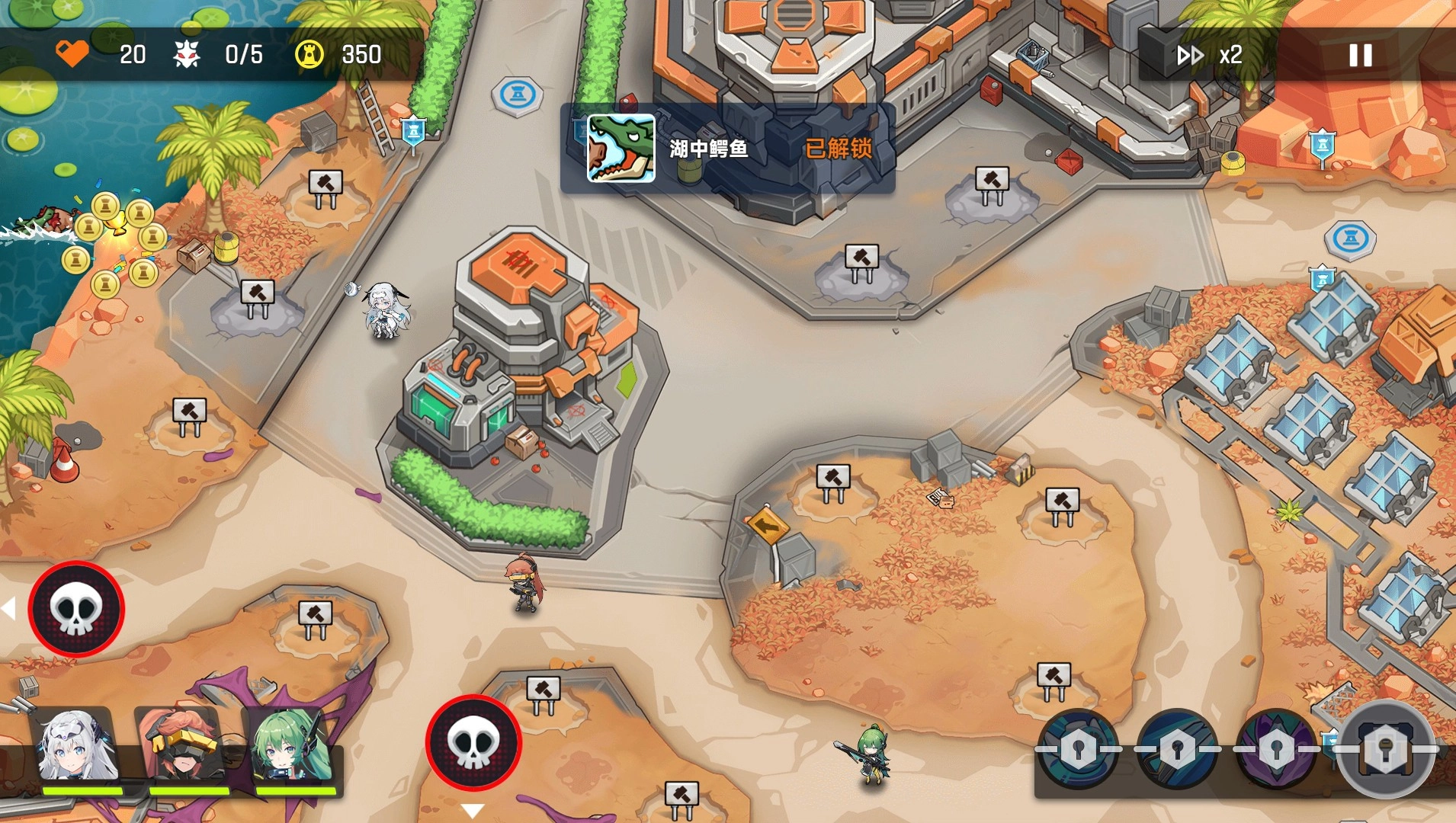
Task: Open the 湖中鳄鱼 unlocked notification
Action: (x=727, y=149)
